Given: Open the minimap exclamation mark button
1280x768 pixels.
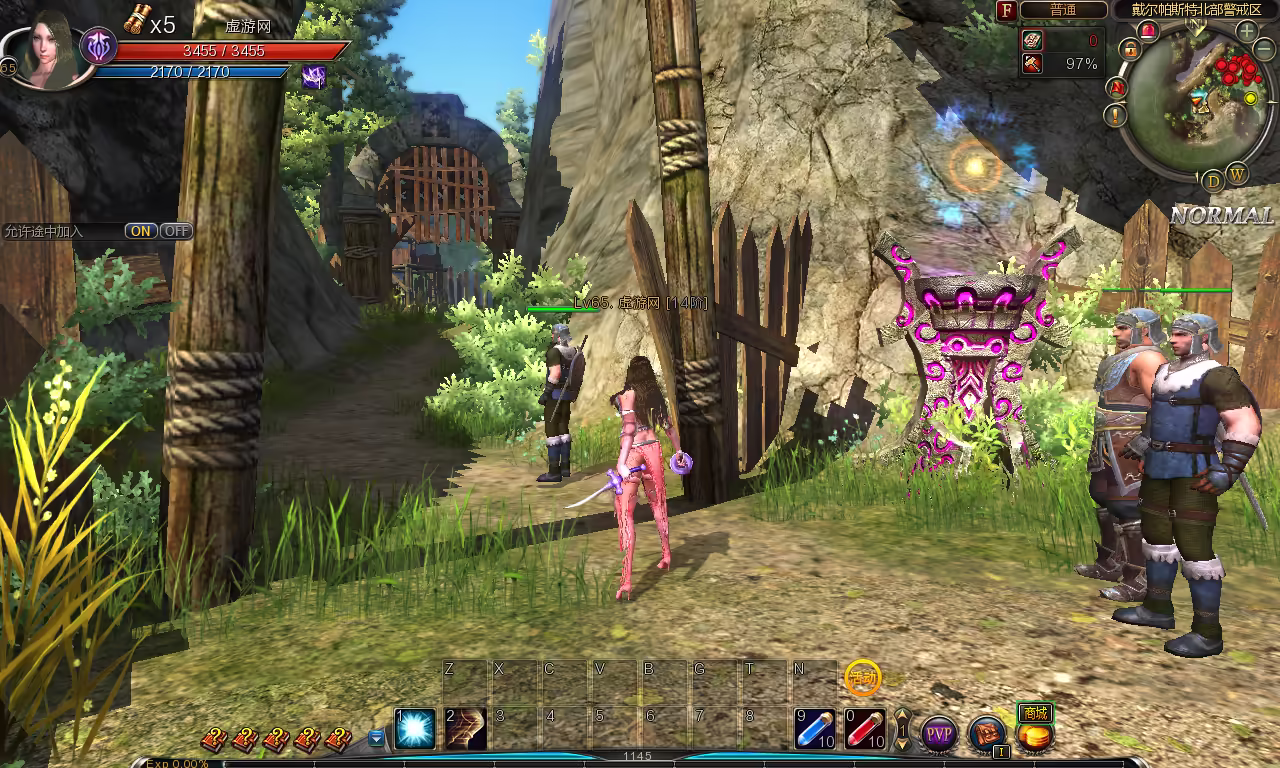Looking at the screenshot, I should (x=1117, y=115).
